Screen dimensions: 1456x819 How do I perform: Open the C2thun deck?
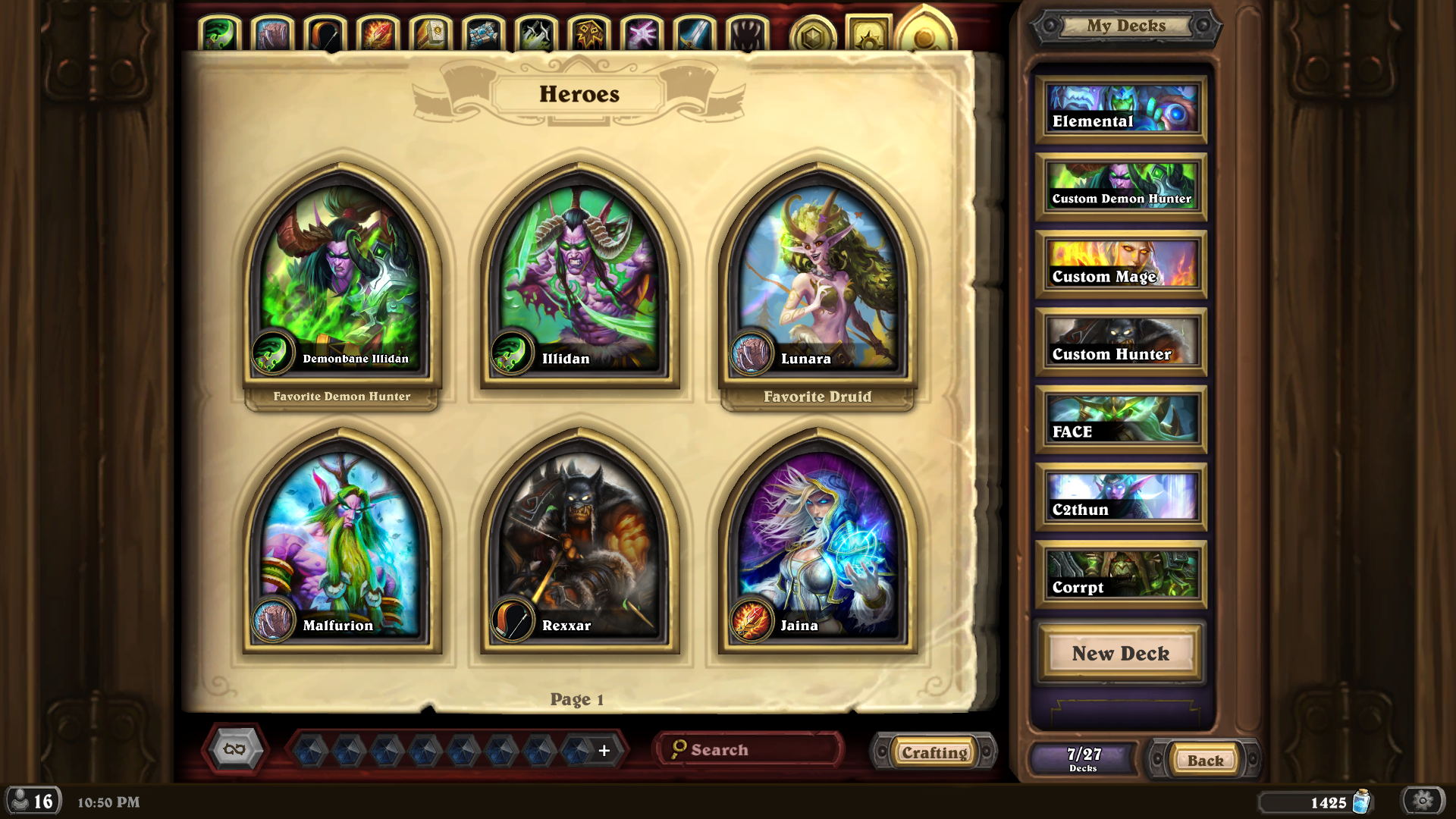pos(1121,498)
